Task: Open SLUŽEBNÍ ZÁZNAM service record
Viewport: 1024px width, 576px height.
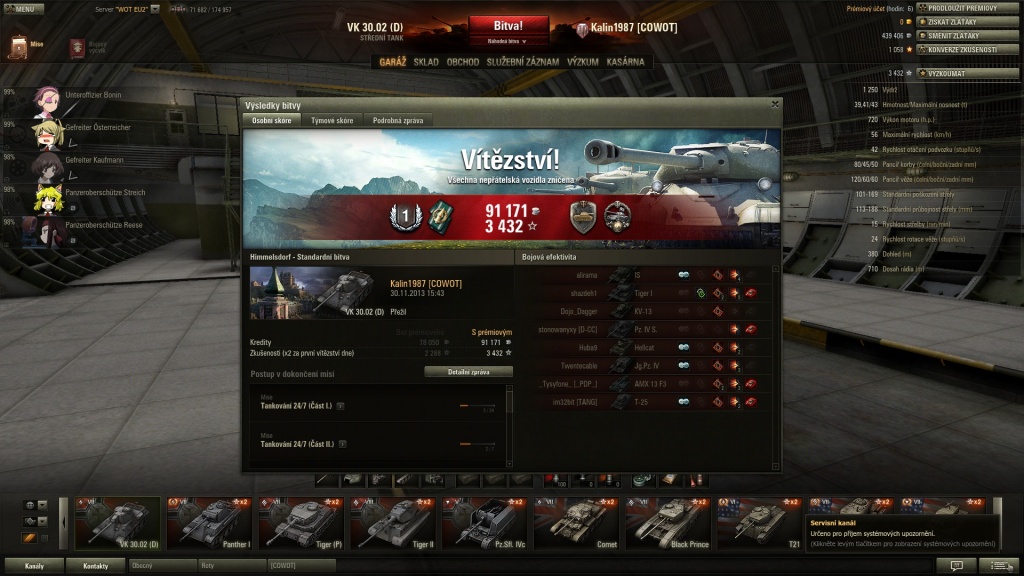Action: (x=523, y=62)
